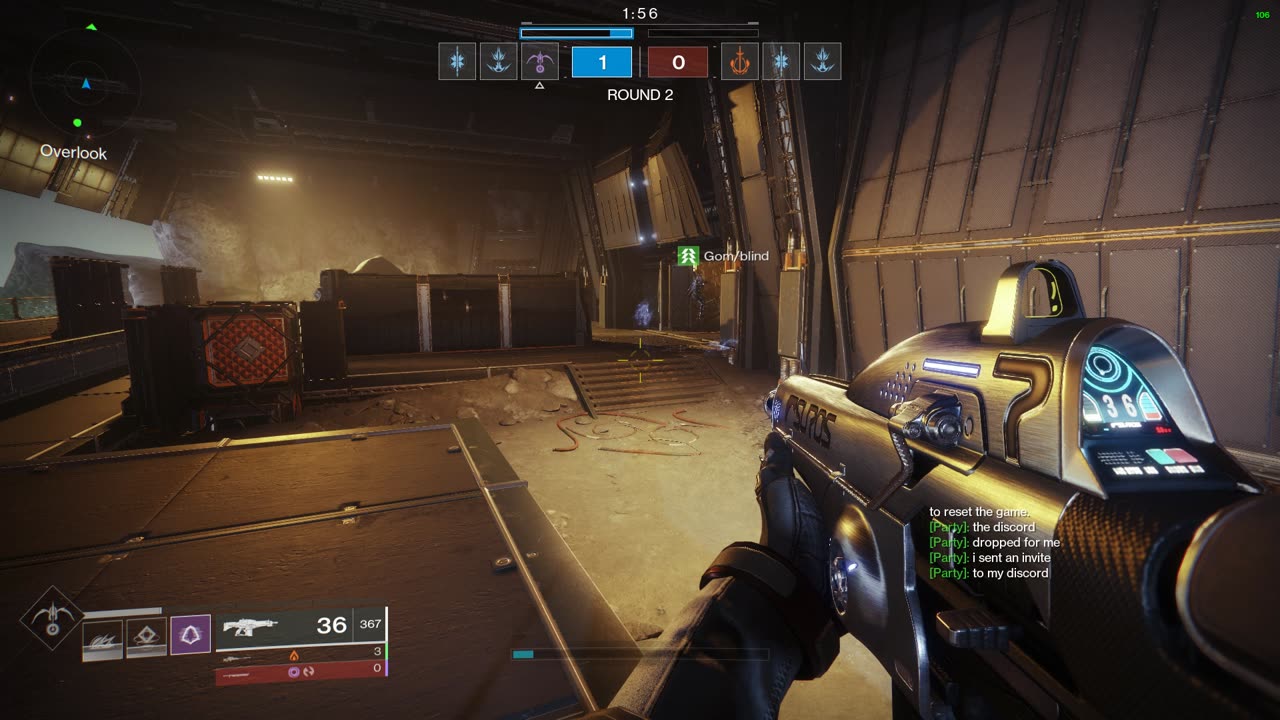Screen dimensions: 1280x720
Task: Activate the diamond-shaped Void super icon
Action: [50, 617]
